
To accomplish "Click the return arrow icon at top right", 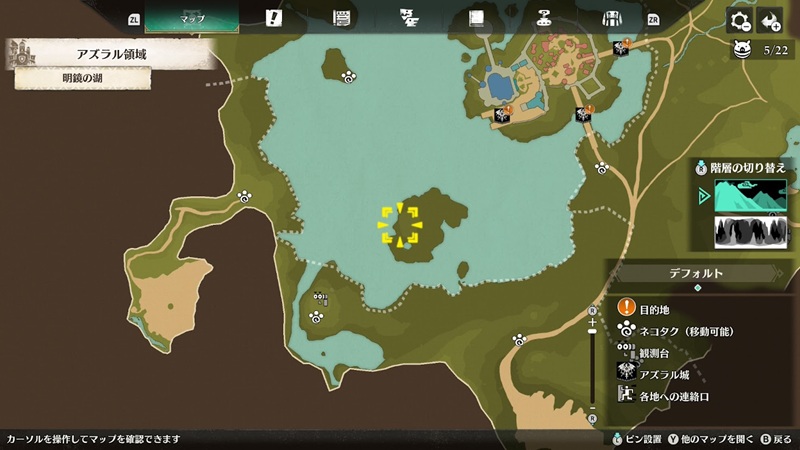I will click(x=769, y=21).
